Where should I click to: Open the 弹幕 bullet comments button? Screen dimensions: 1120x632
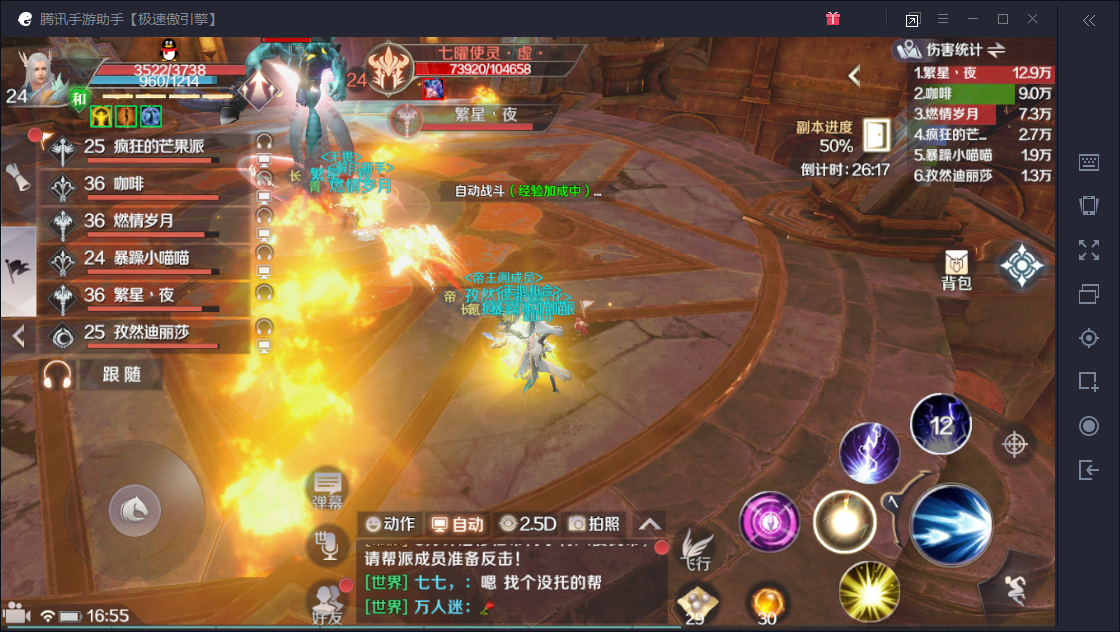pyautogui.click(x=327, y=488)
